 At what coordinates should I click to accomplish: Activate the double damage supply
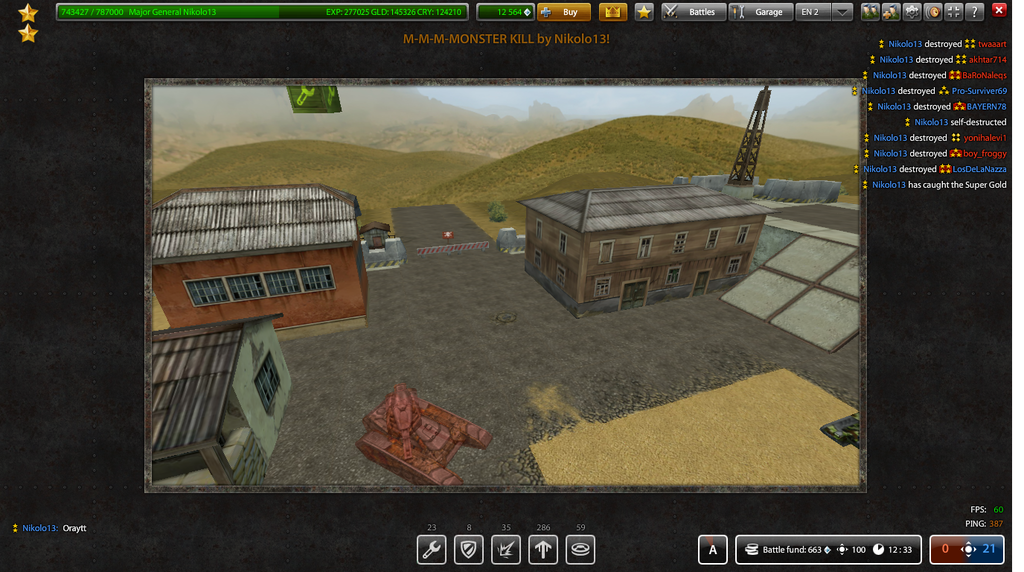[x=506, y=549]
